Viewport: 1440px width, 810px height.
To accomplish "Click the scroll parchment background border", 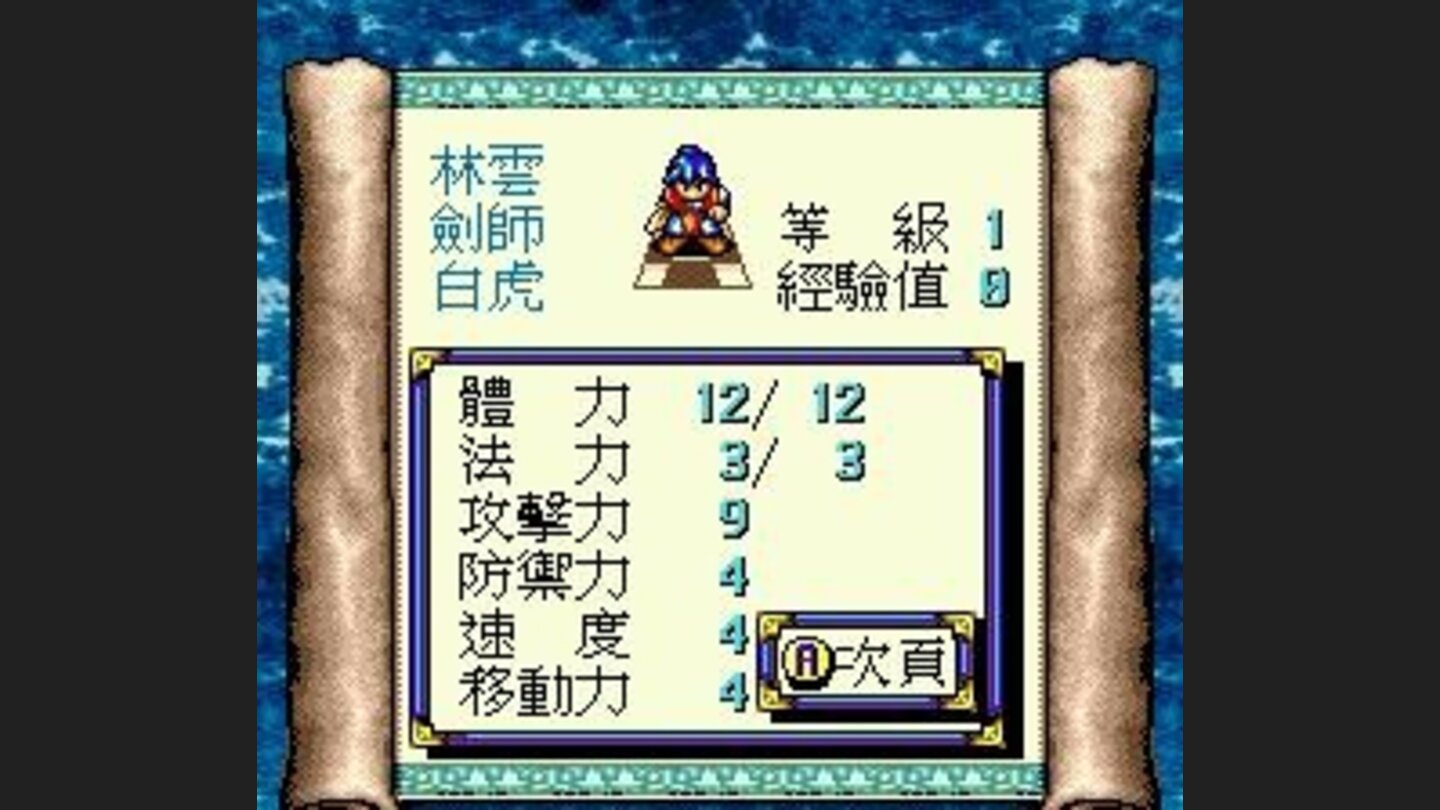I will click(x=340, y=400).
